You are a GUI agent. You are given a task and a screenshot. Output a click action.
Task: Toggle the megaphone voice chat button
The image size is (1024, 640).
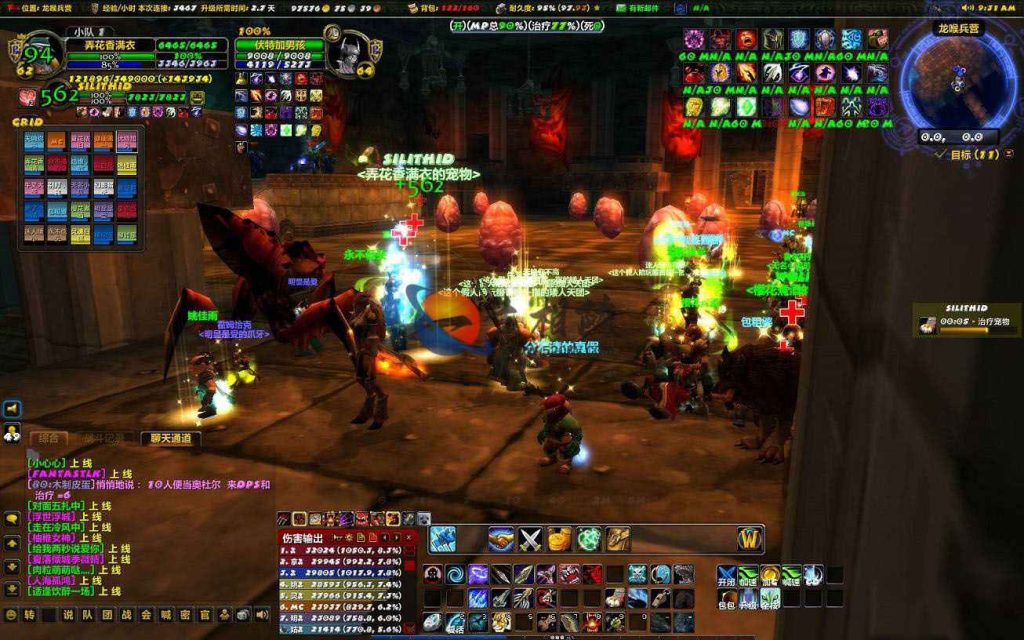click(x=12, y=409)
